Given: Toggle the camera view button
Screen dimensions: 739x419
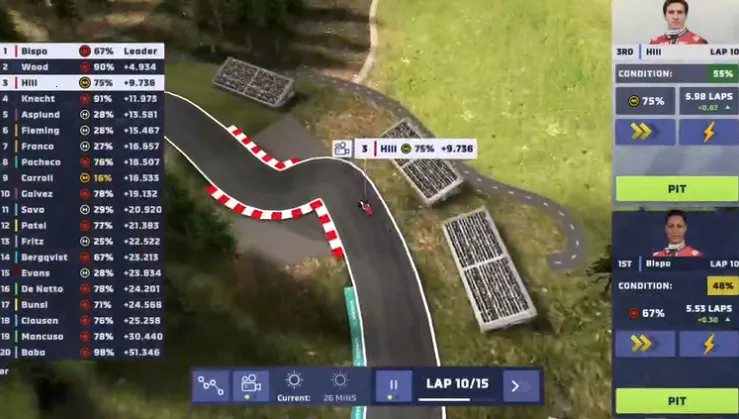Looking at the screenshot, I should coord(250,385).
